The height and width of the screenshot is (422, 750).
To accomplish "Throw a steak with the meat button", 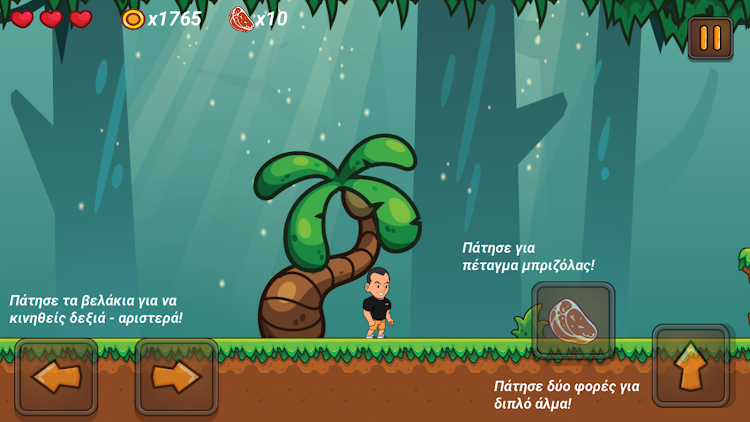I will (x=573, y=321).
